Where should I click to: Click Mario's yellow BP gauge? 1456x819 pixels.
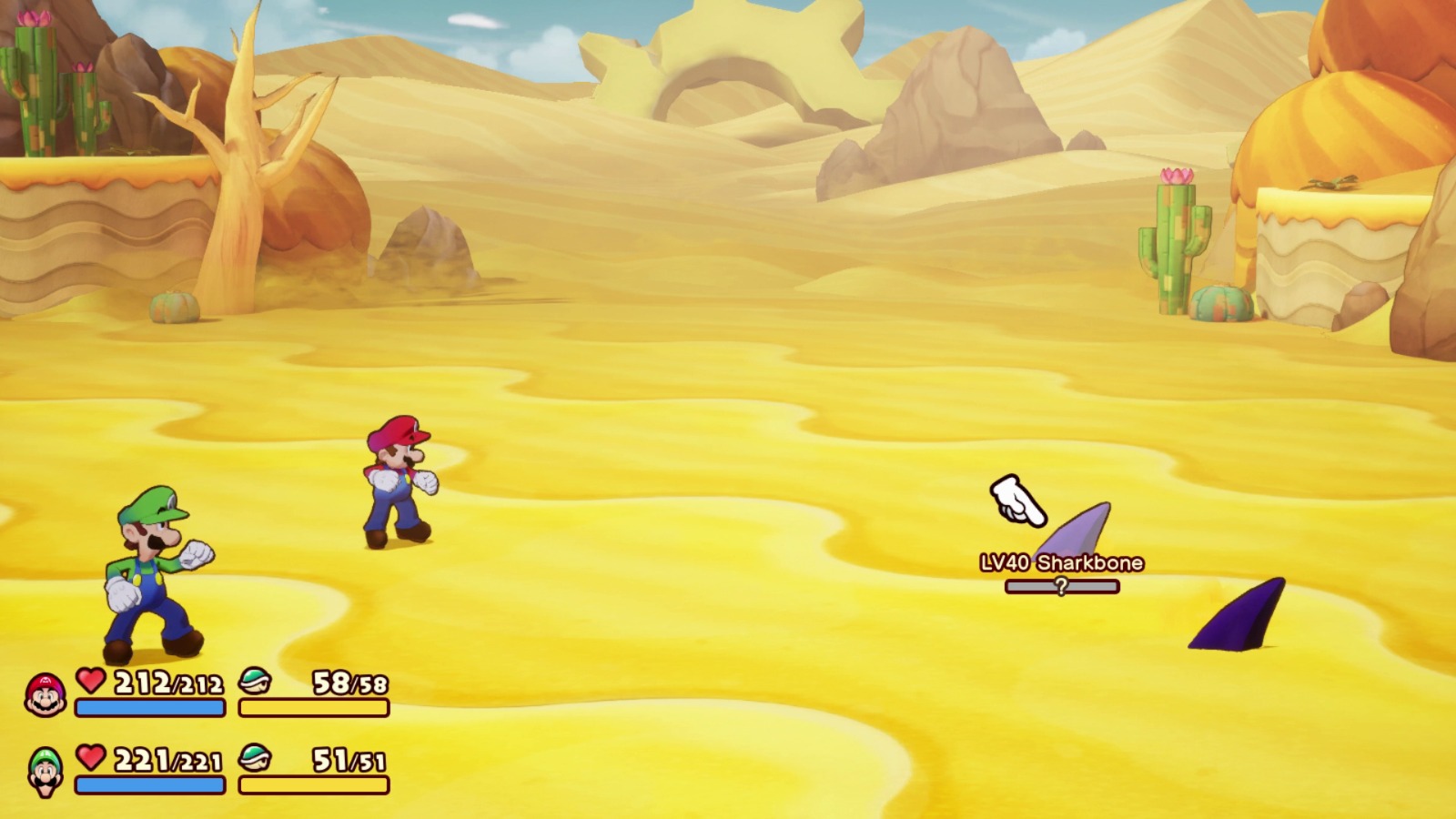click(314, 709)
